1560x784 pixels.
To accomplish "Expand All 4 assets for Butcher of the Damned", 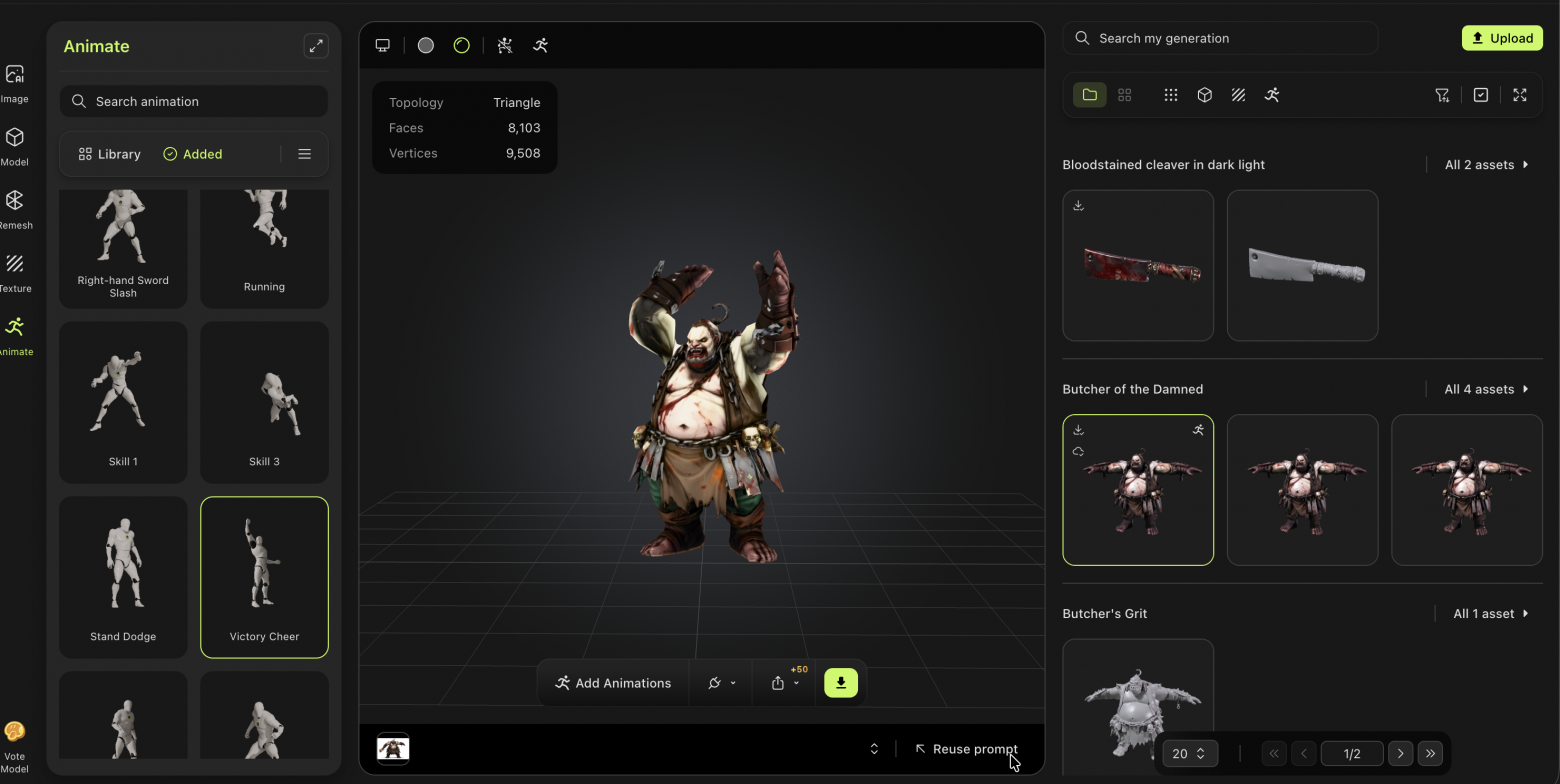I will point(1487,389).
